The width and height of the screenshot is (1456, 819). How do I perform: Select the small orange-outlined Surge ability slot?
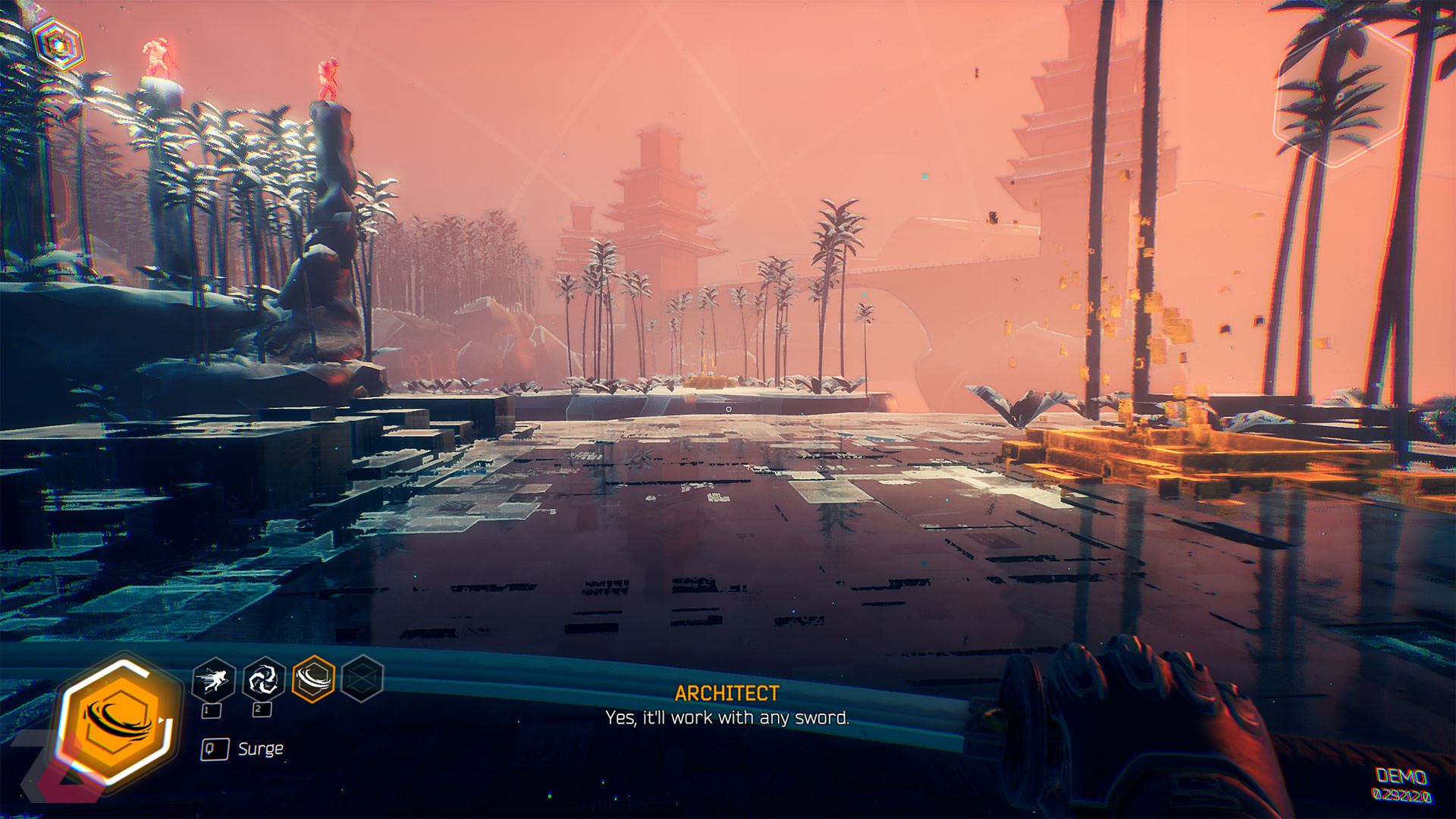(x=313, y=679)
